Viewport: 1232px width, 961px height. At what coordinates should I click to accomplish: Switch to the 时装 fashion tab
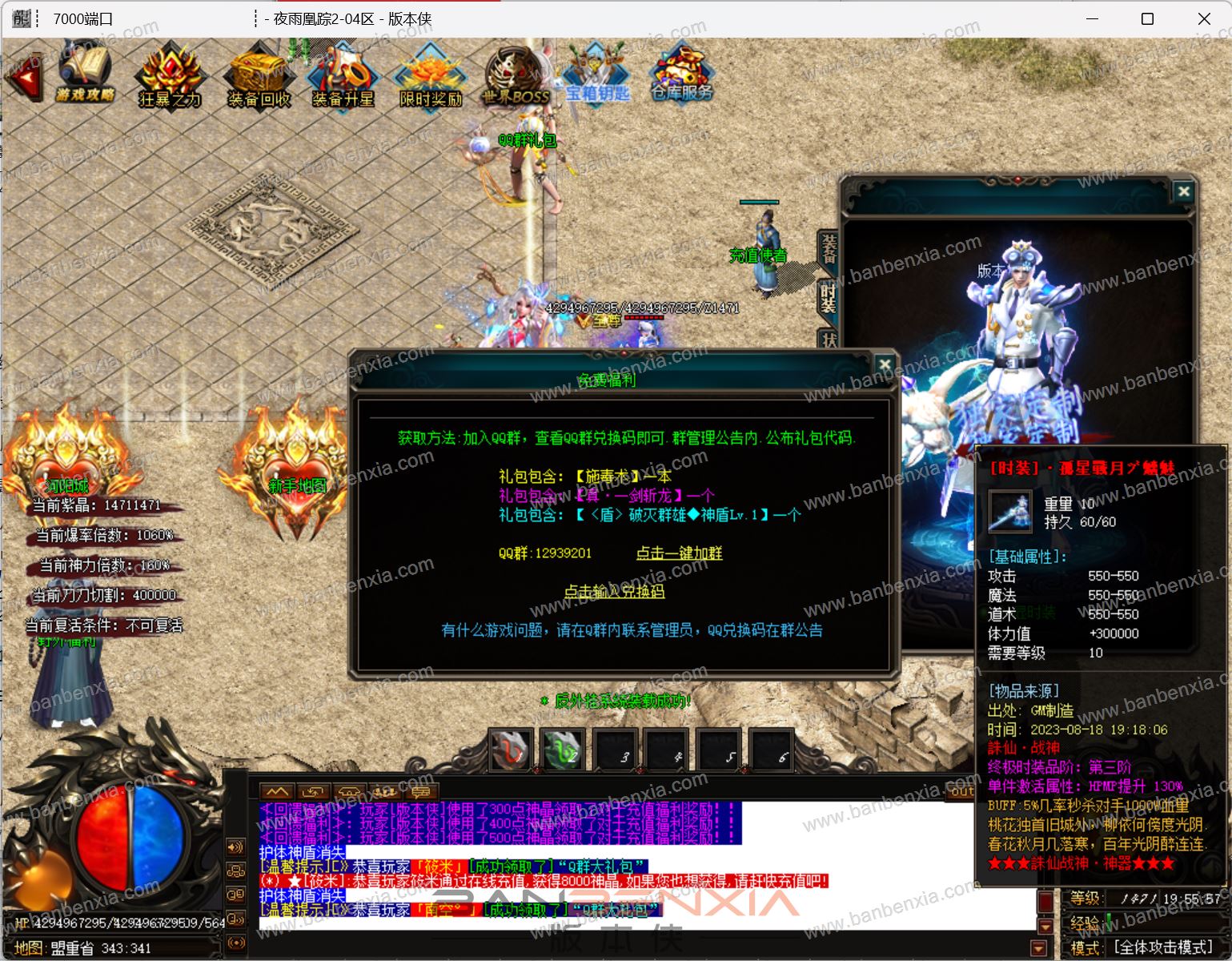tap(828, 298)
